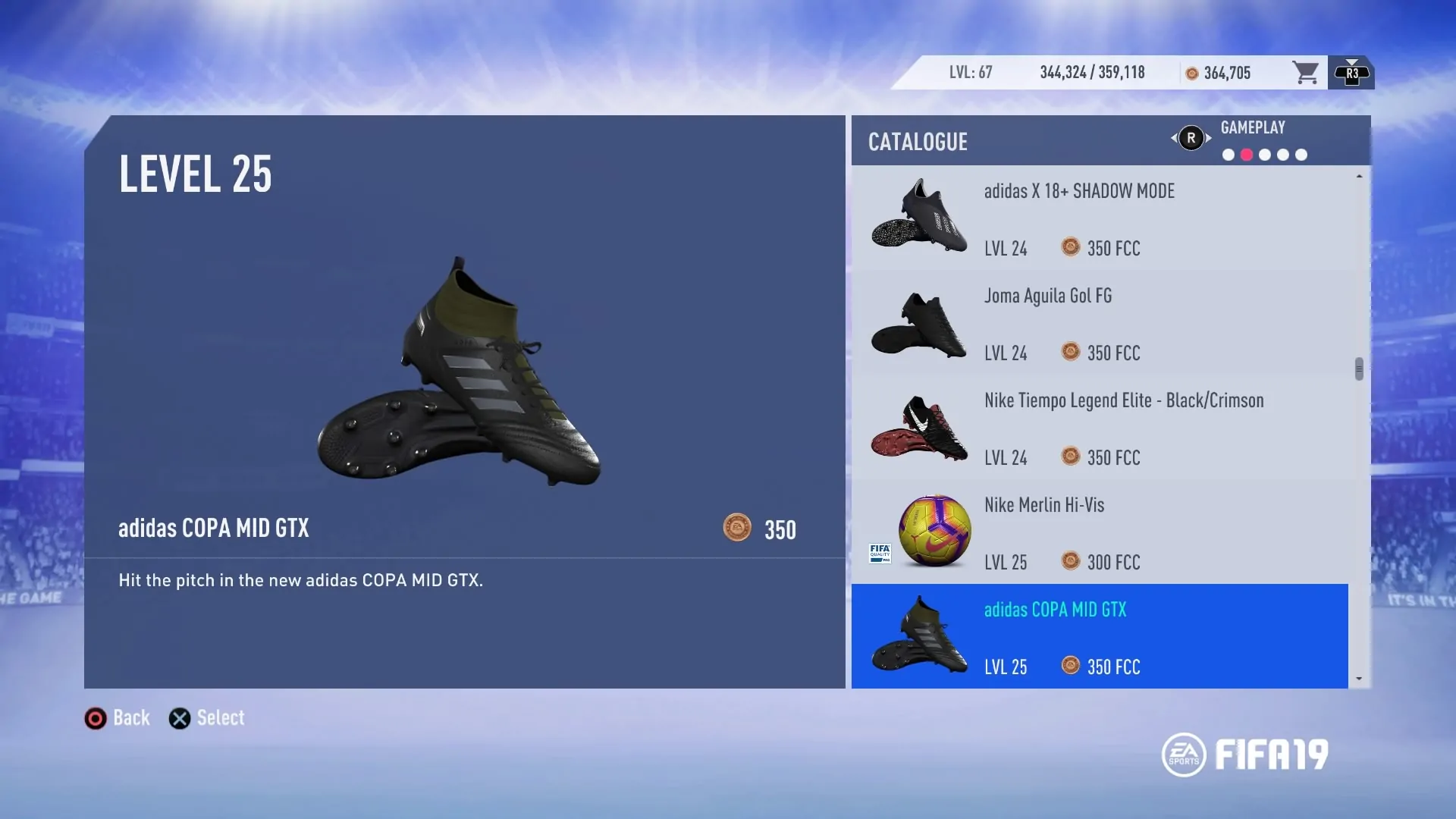Click the R3 gift box icon
This screenshot has height=819, width=1456.
coord(1351,72)
